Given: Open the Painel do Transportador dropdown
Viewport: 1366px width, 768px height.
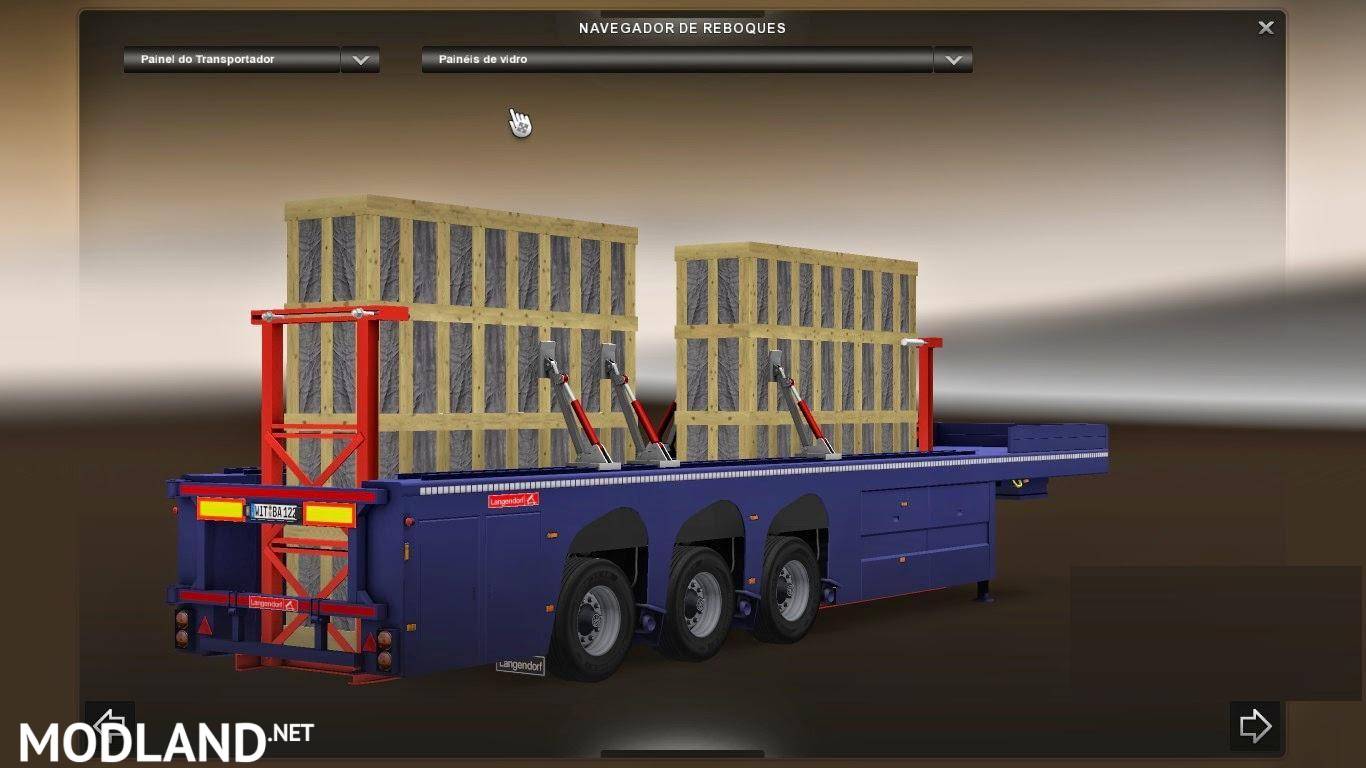Looking at the screenshot, I should [360, 60].
